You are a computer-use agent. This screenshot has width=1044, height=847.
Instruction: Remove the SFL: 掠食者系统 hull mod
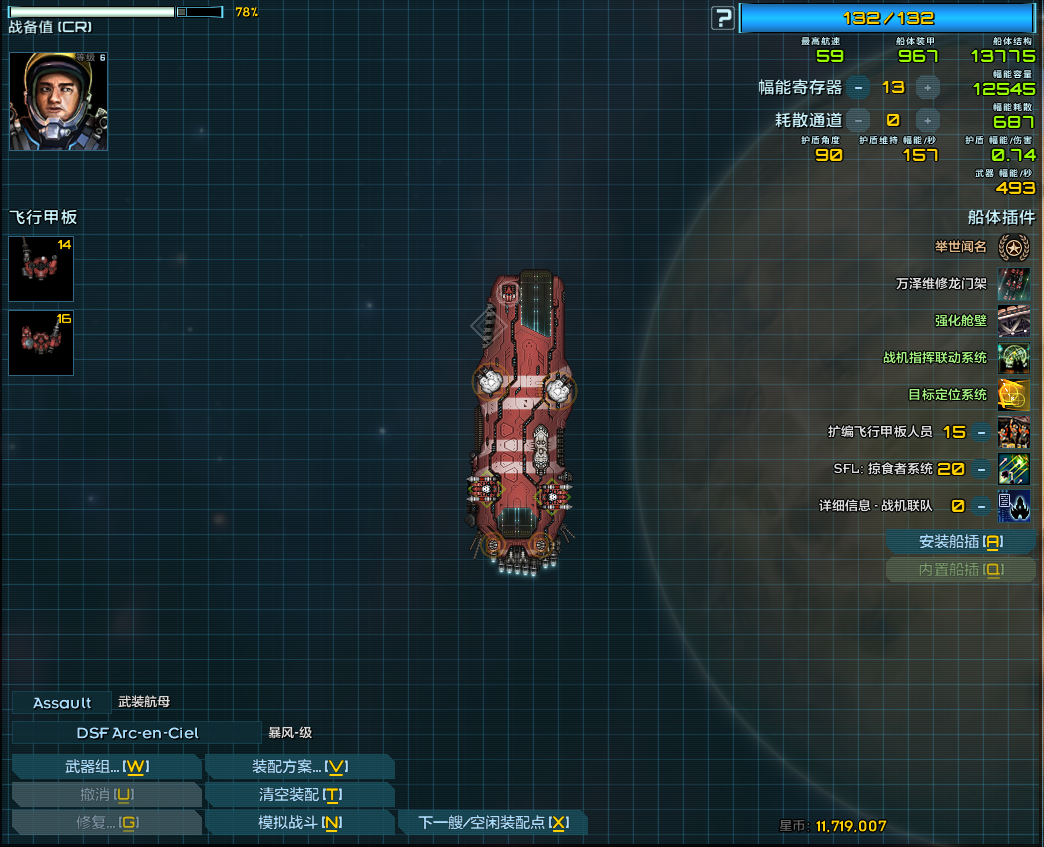982,469
